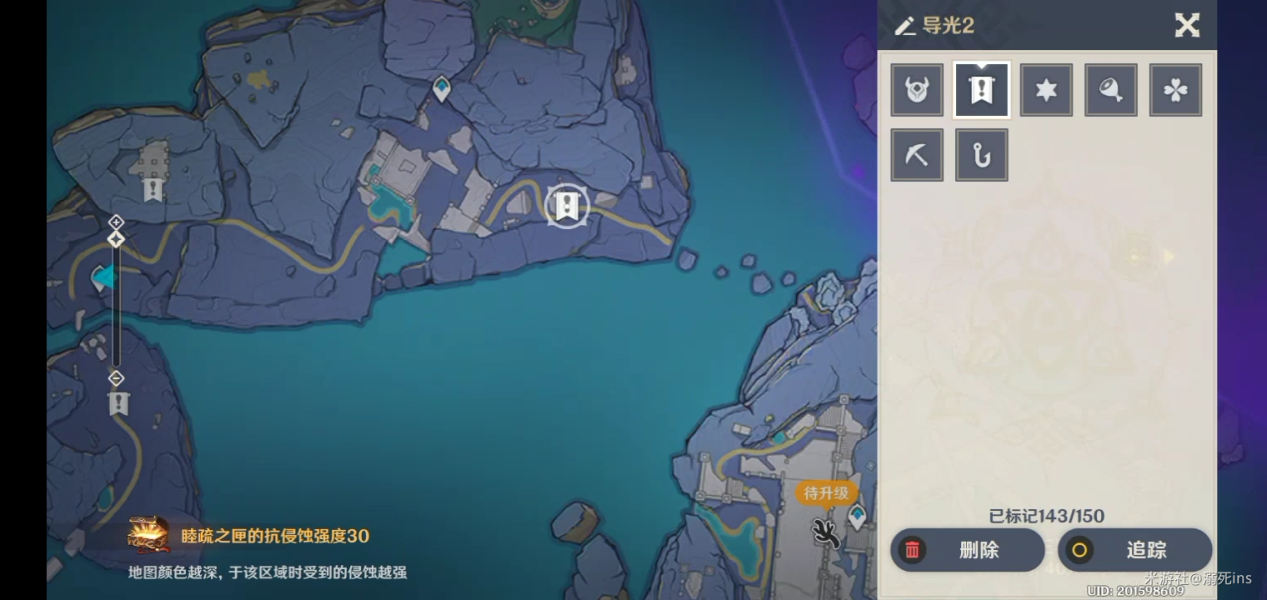Open the teleport waypoint at the map's top
Screen dimensions: 1267x600
442,89
